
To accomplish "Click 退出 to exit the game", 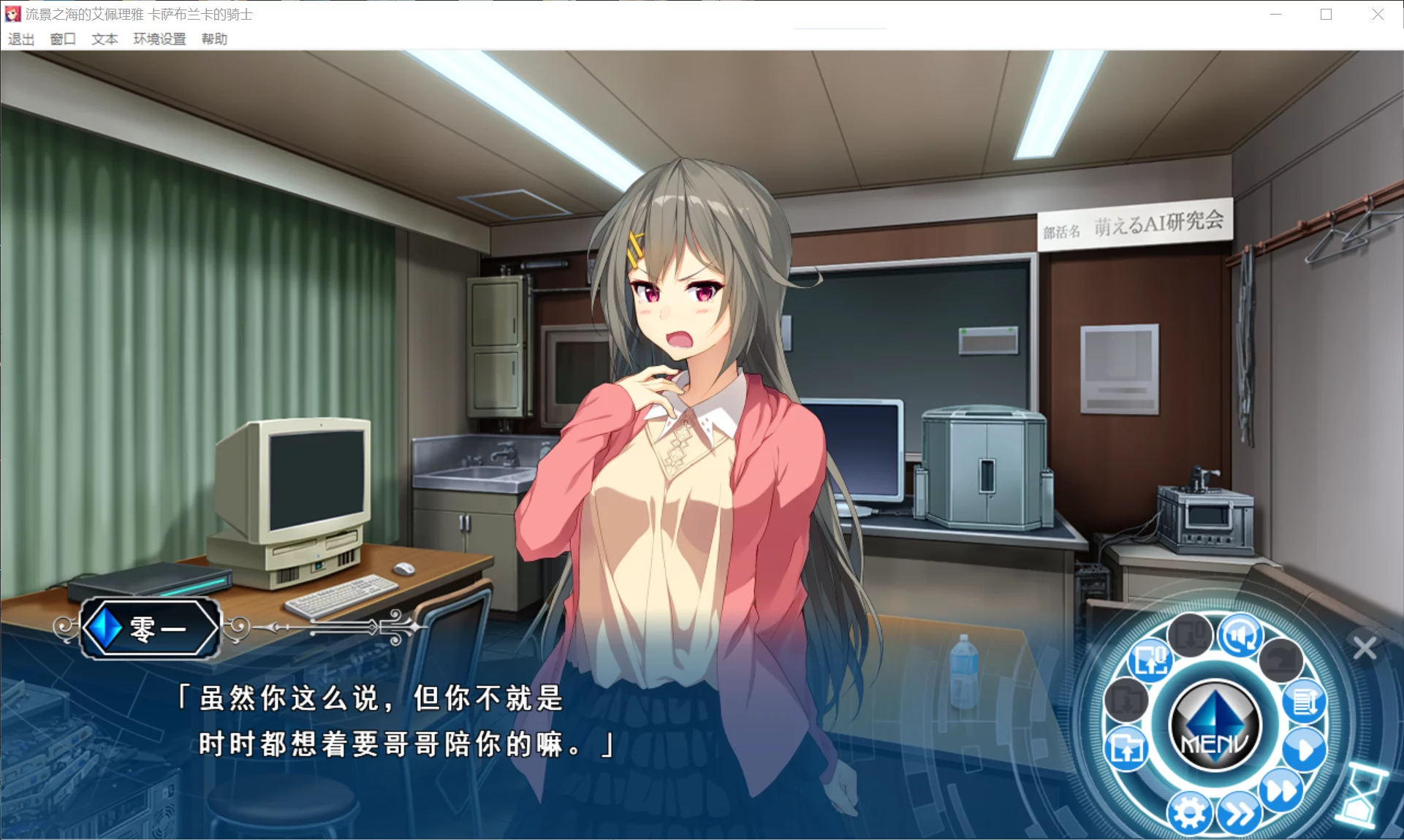I will [x=20, y=39].
